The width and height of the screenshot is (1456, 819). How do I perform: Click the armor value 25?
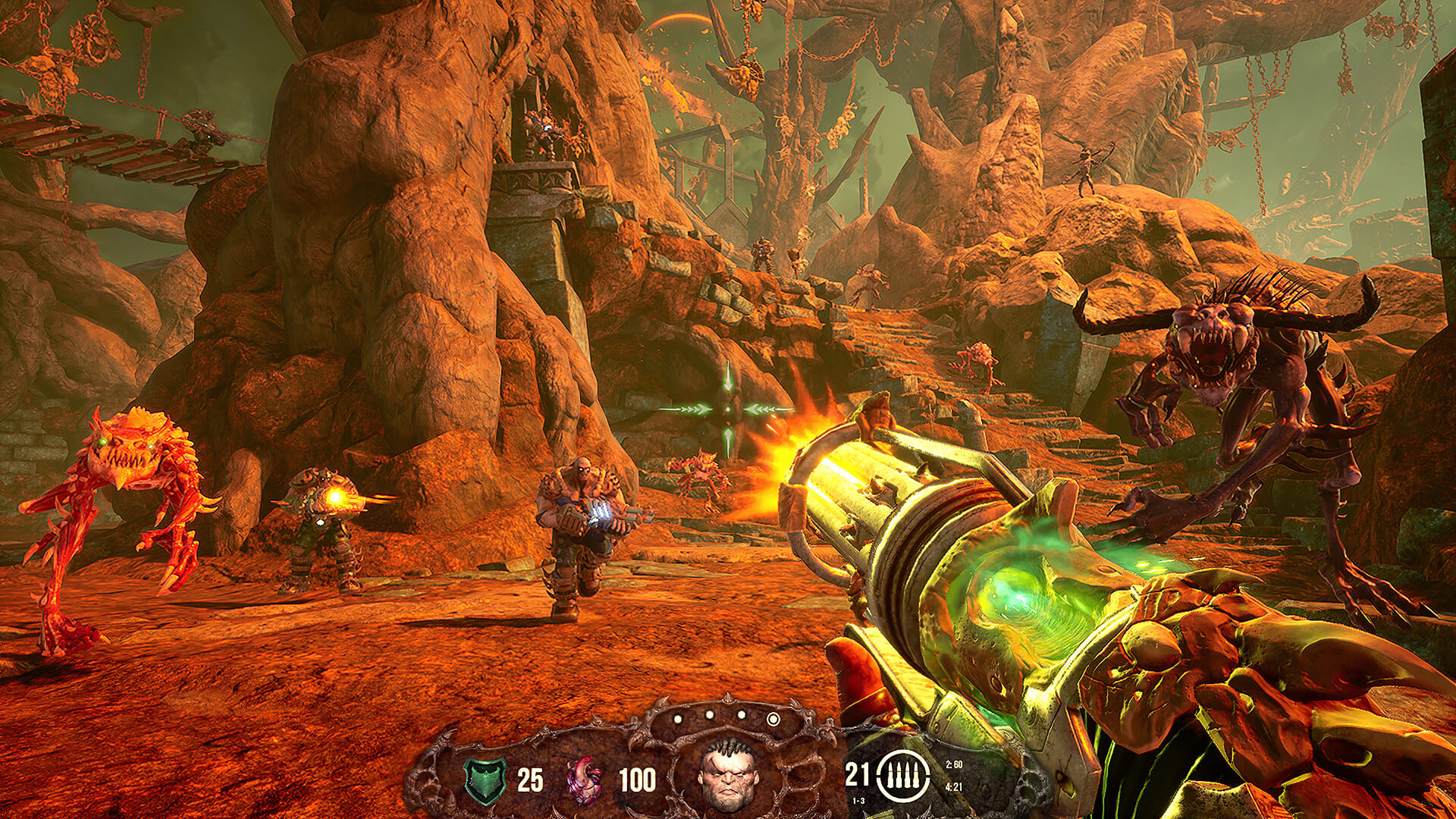531,780
